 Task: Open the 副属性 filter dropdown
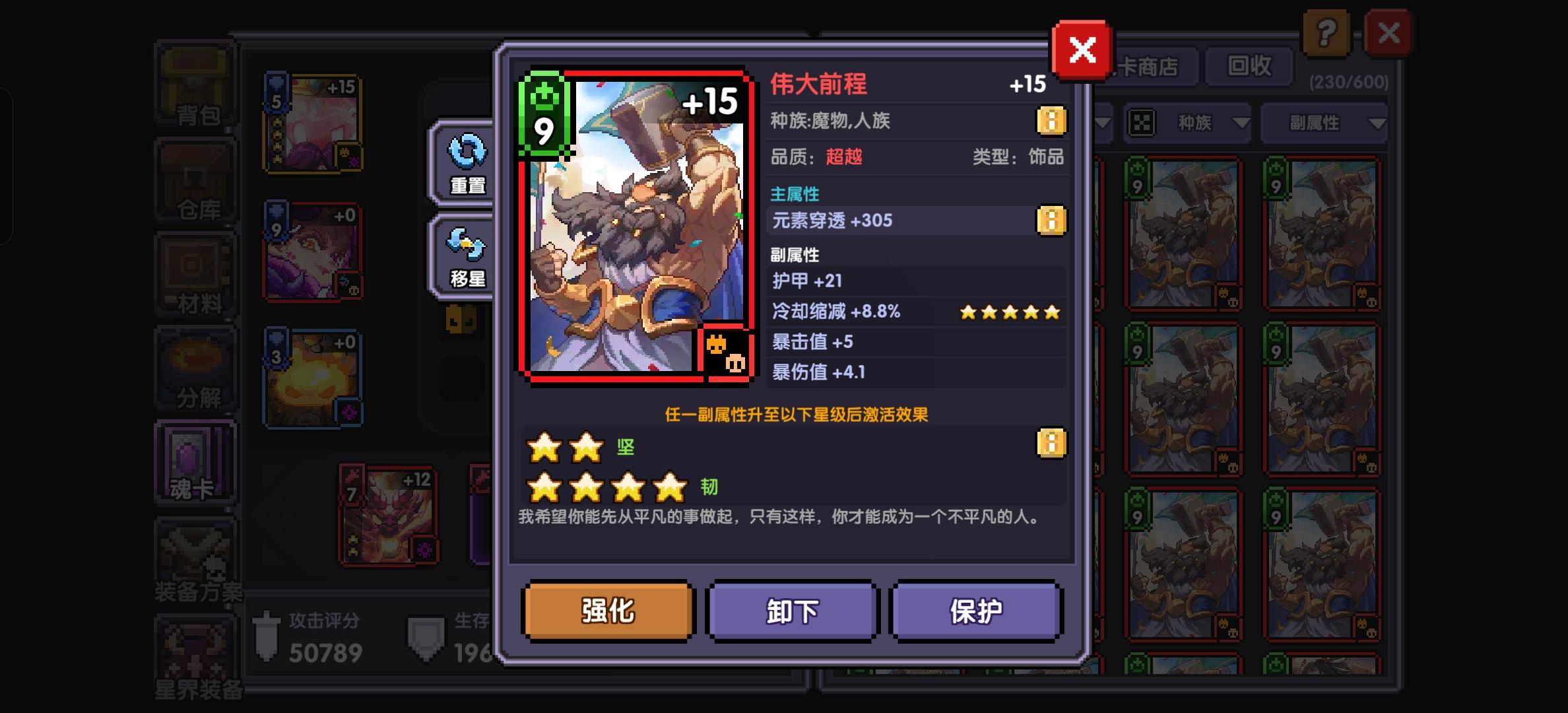[1326, 123]
